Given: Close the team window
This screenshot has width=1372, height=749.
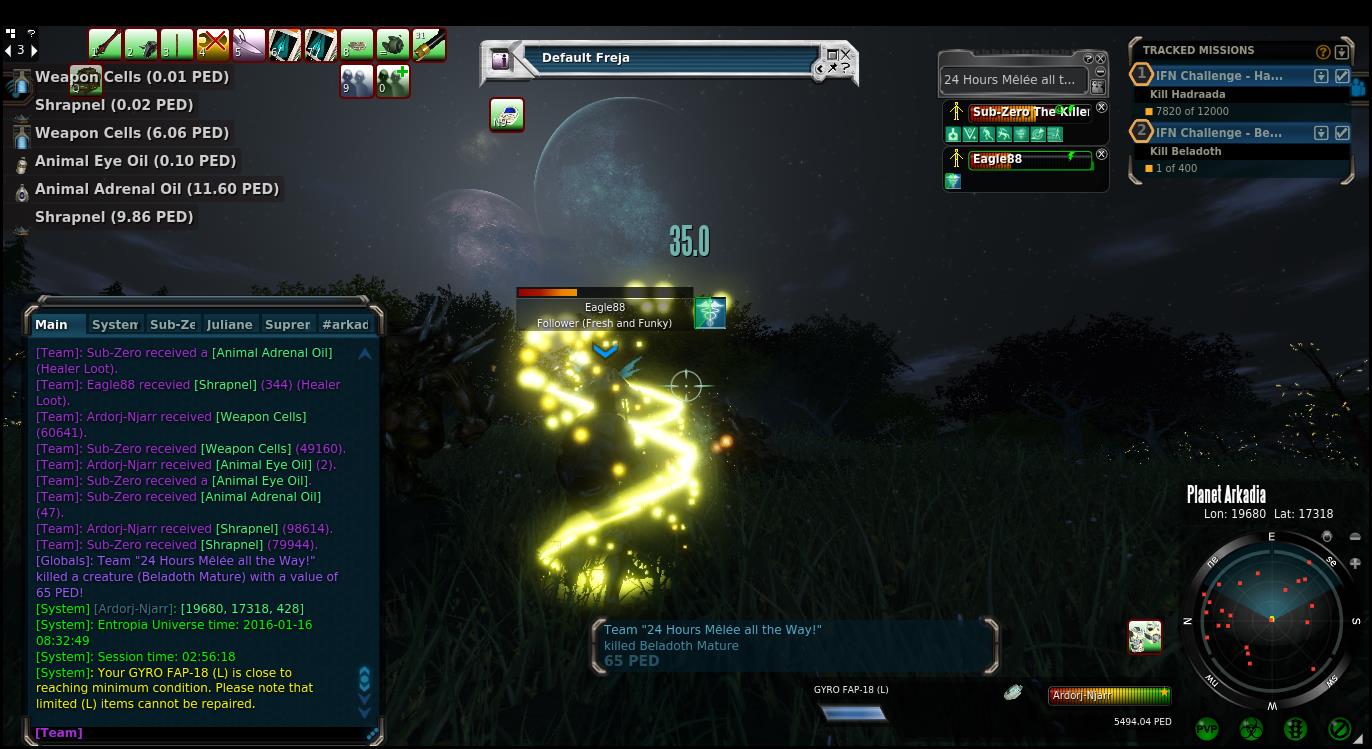Looking at the screenshot, I should (x=1101, y=59).
